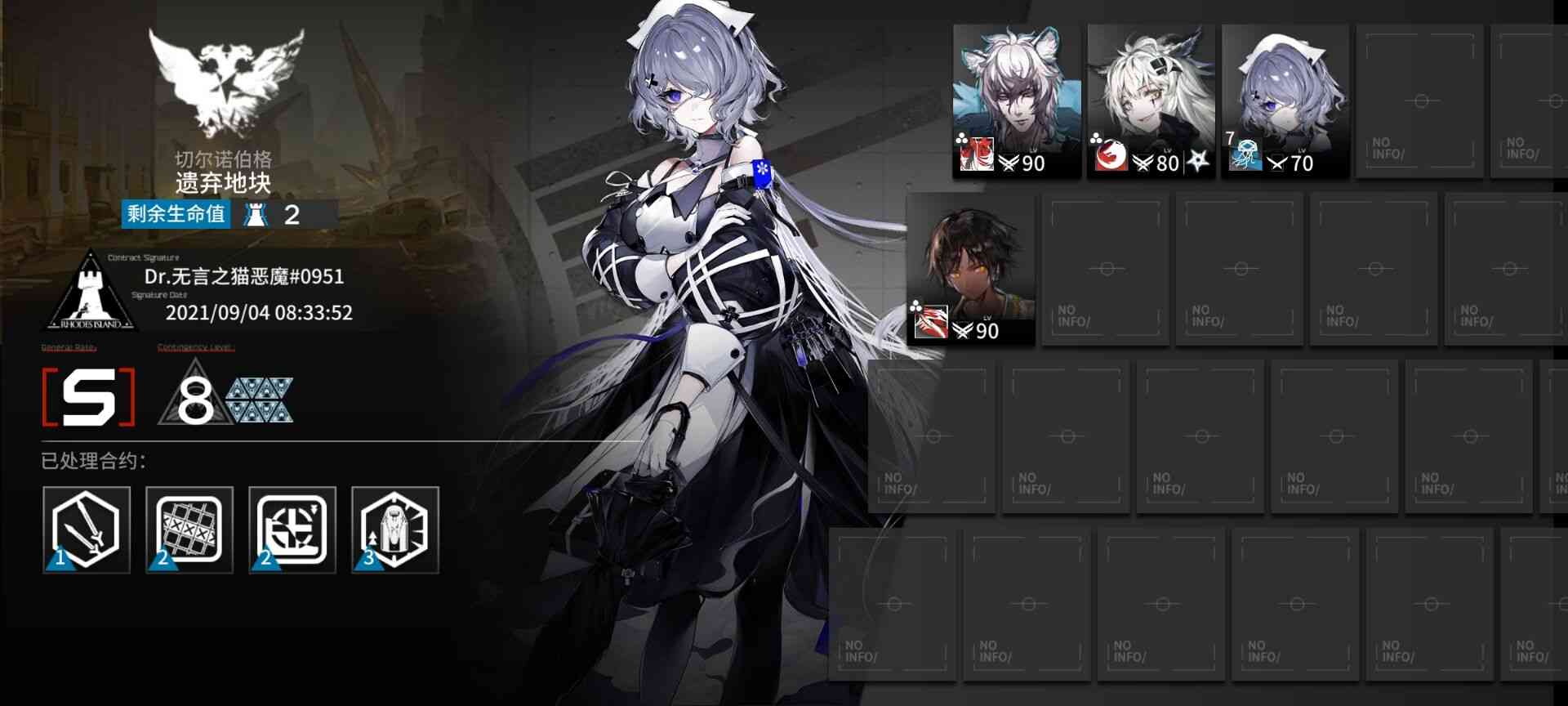Select the 剩余生命值 label banner
The width and height of the screenshot is (1568, 706).
click(x=174, y=216)
